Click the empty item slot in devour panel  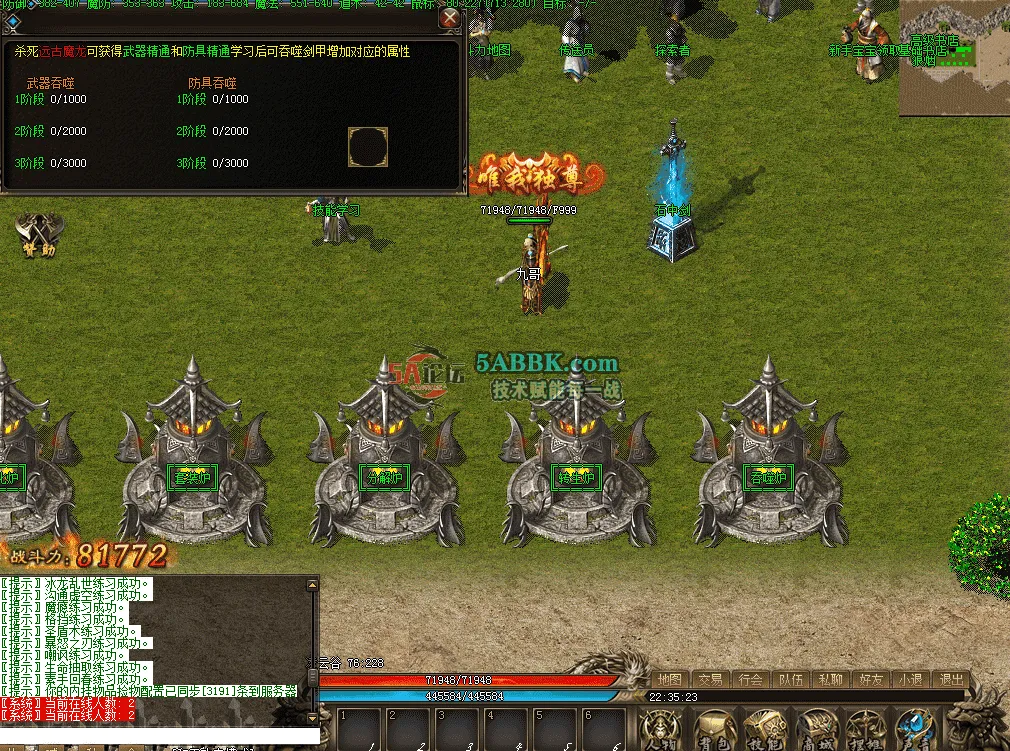coord(367,147)
